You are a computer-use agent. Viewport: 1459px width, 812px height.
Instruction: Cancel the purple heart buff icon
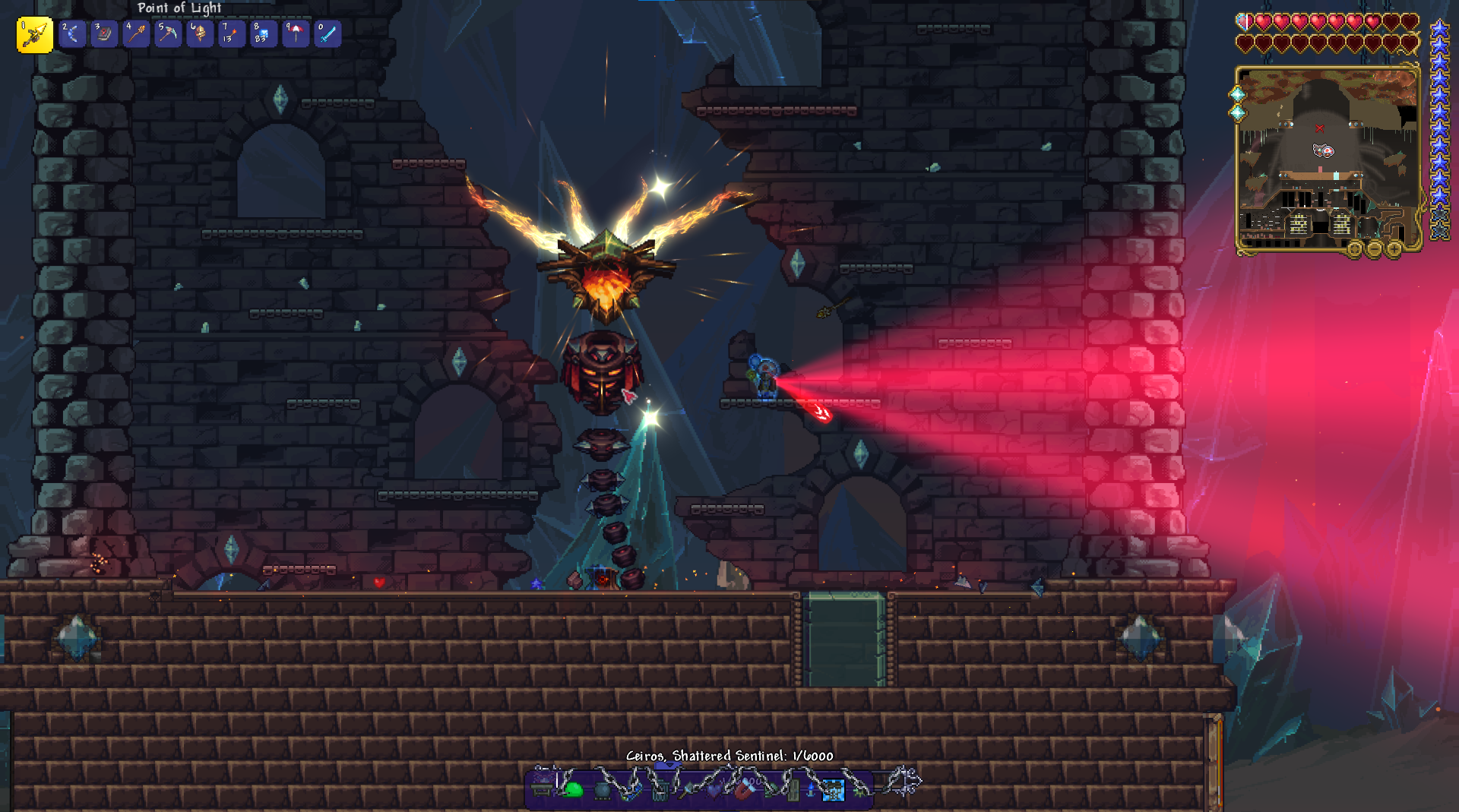click(x=712, y=790)
